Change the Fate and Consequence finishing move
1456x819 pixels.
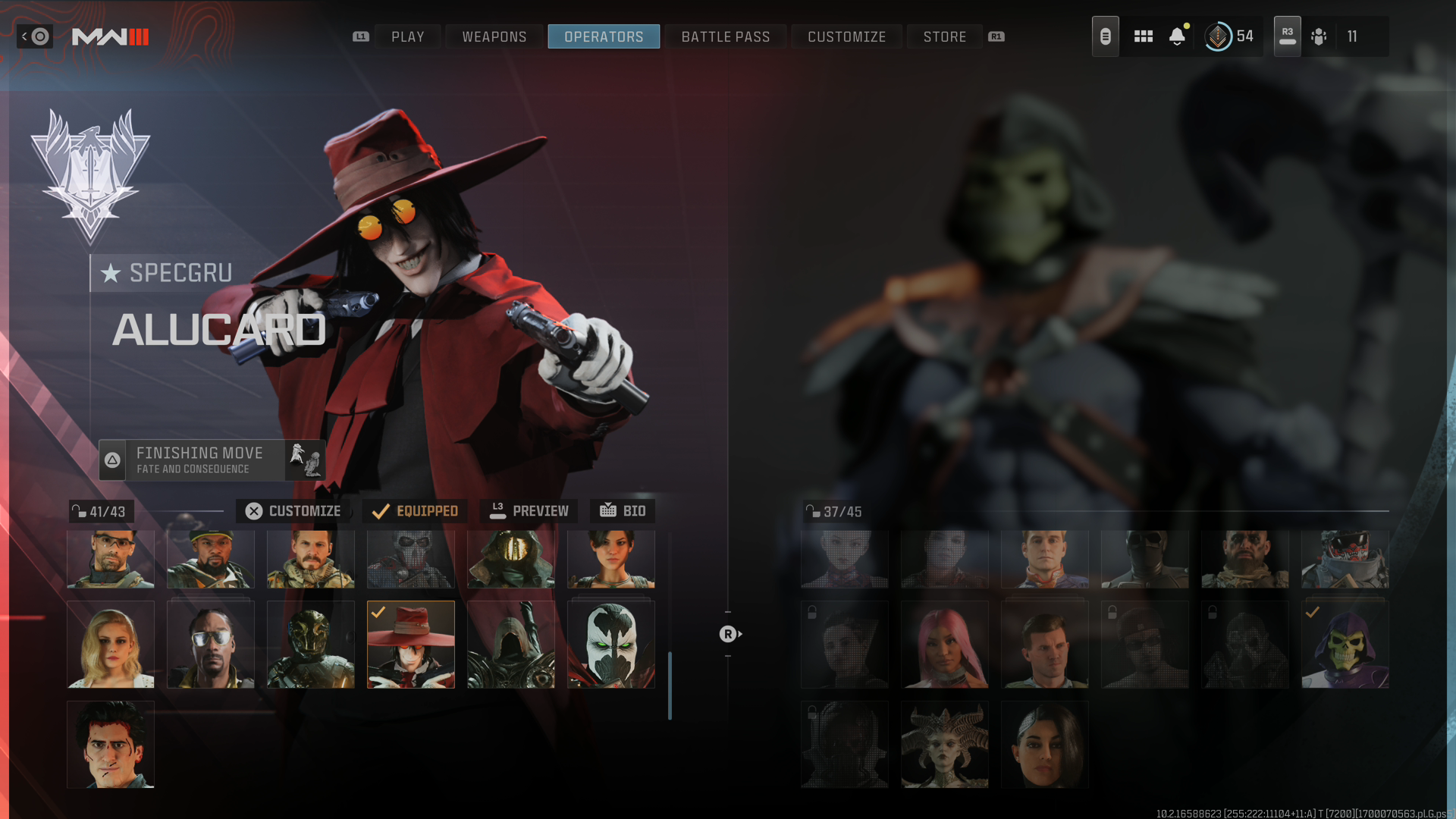[212, 460]
